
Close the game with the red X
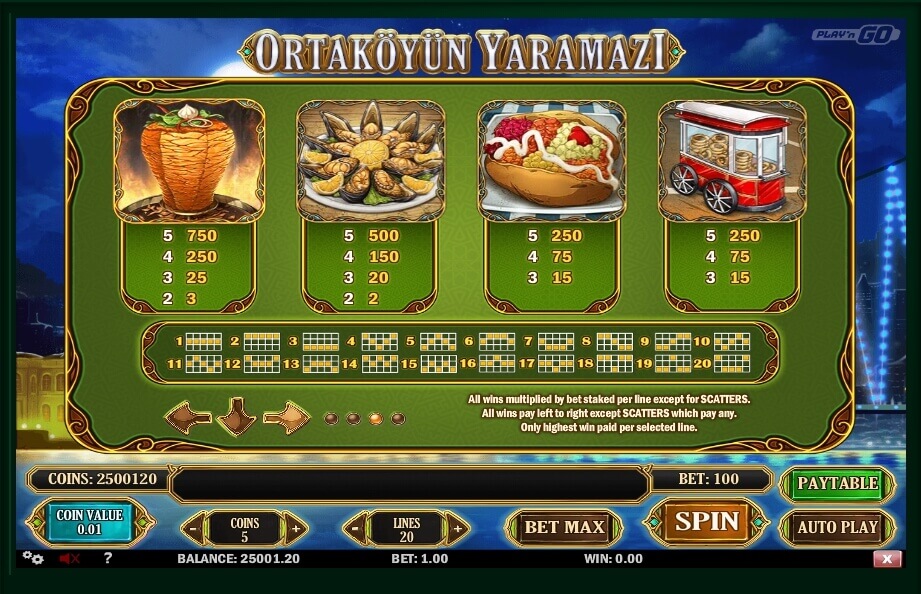tap(886, 559)
